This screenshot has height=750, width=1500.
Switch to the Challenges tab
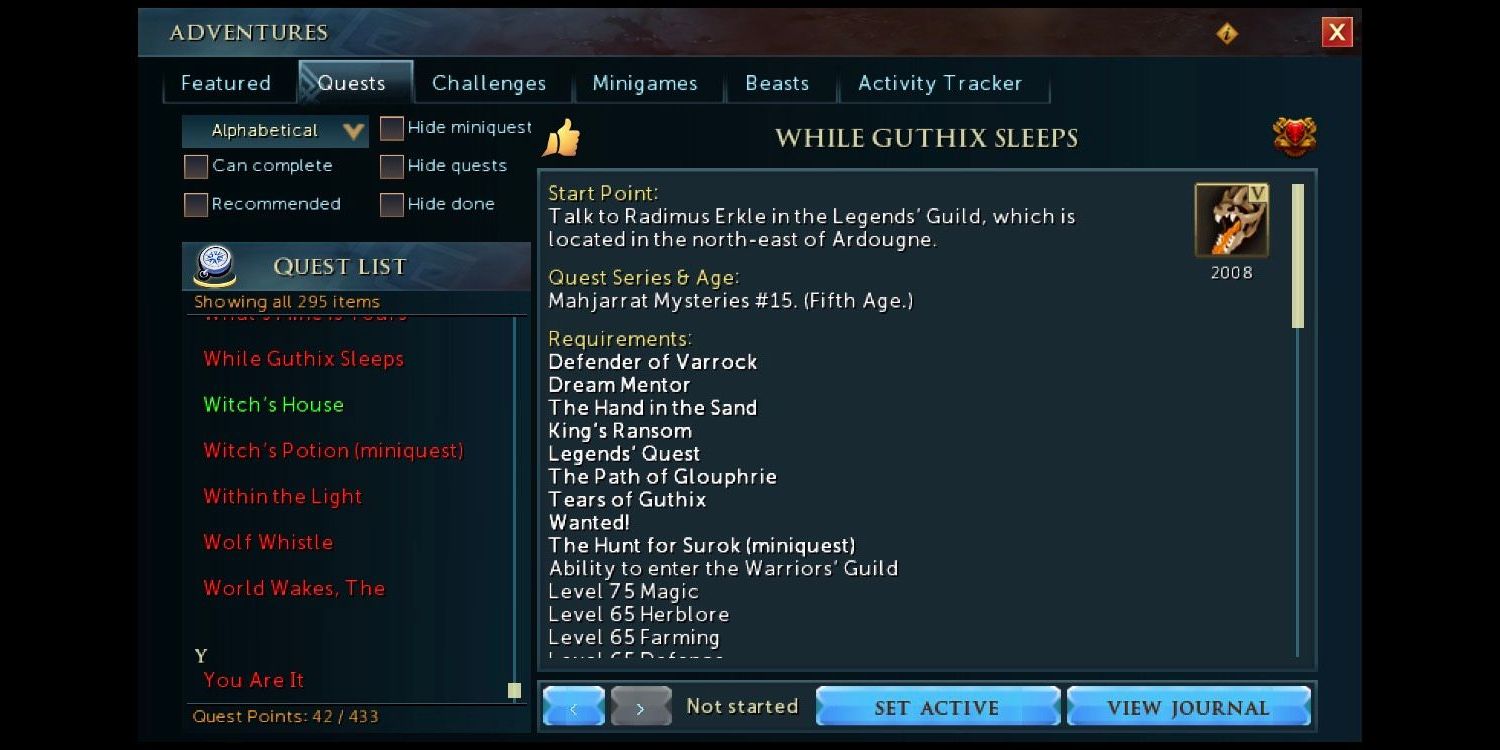489,84
